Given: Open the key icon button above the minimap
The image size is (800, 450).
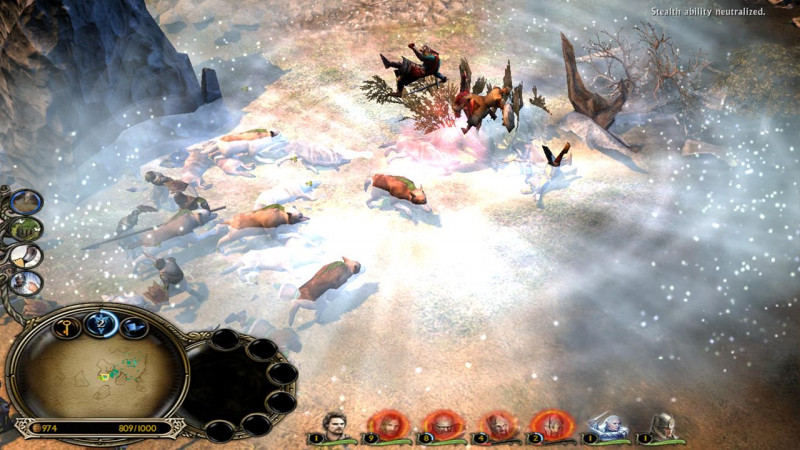Looking at the screenshot, I should point(67,328).
